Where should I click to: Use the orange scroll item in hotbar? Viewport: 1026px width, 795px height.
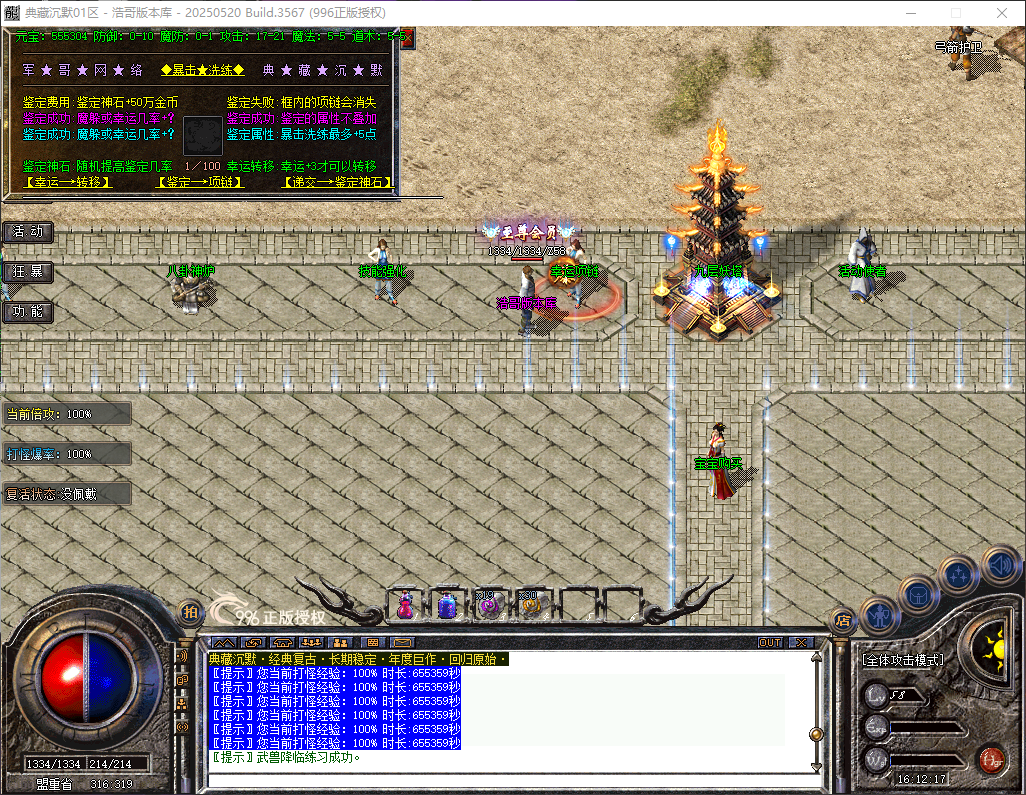click(528, 604)
